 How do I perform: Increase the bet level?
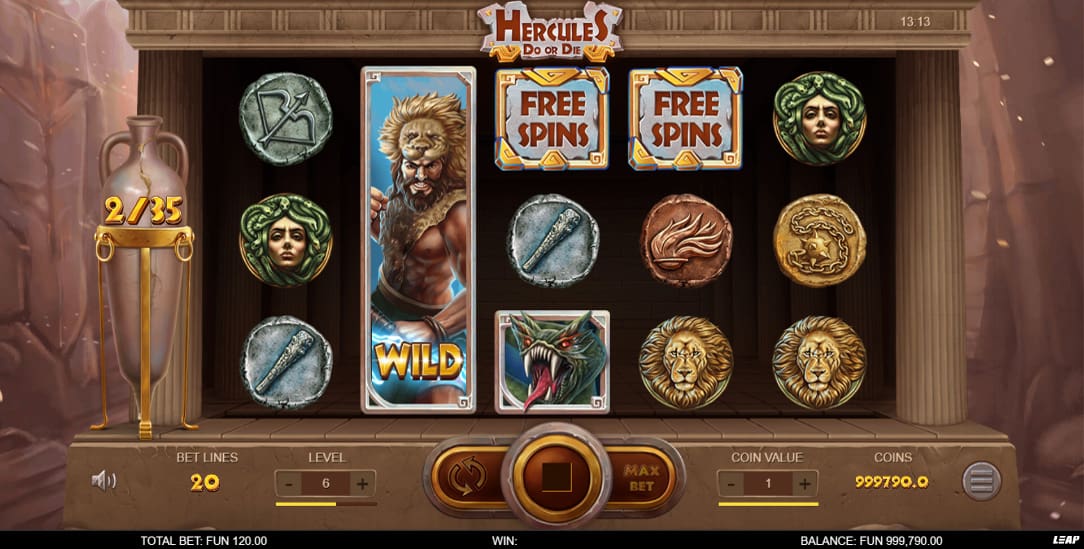tap(361, 484)
